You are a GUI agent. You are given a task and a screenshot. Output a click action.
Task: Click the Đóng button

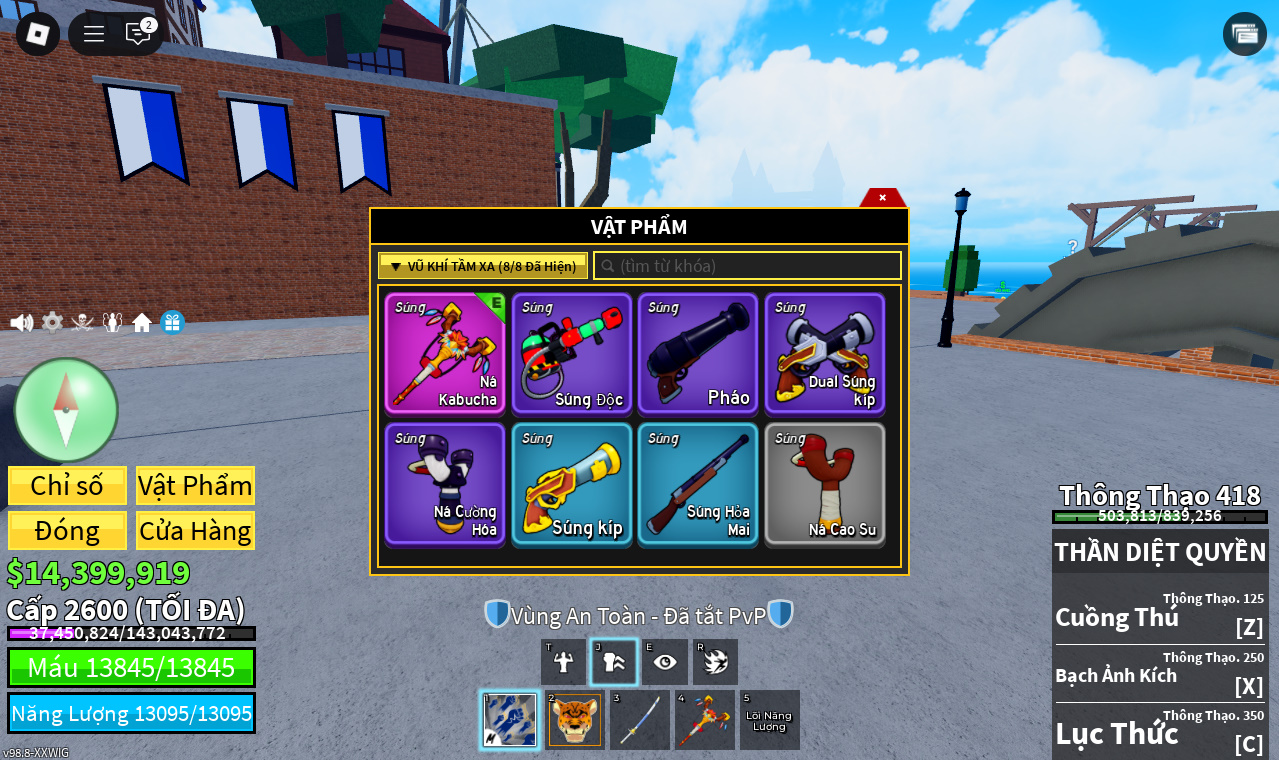[67, 531]
